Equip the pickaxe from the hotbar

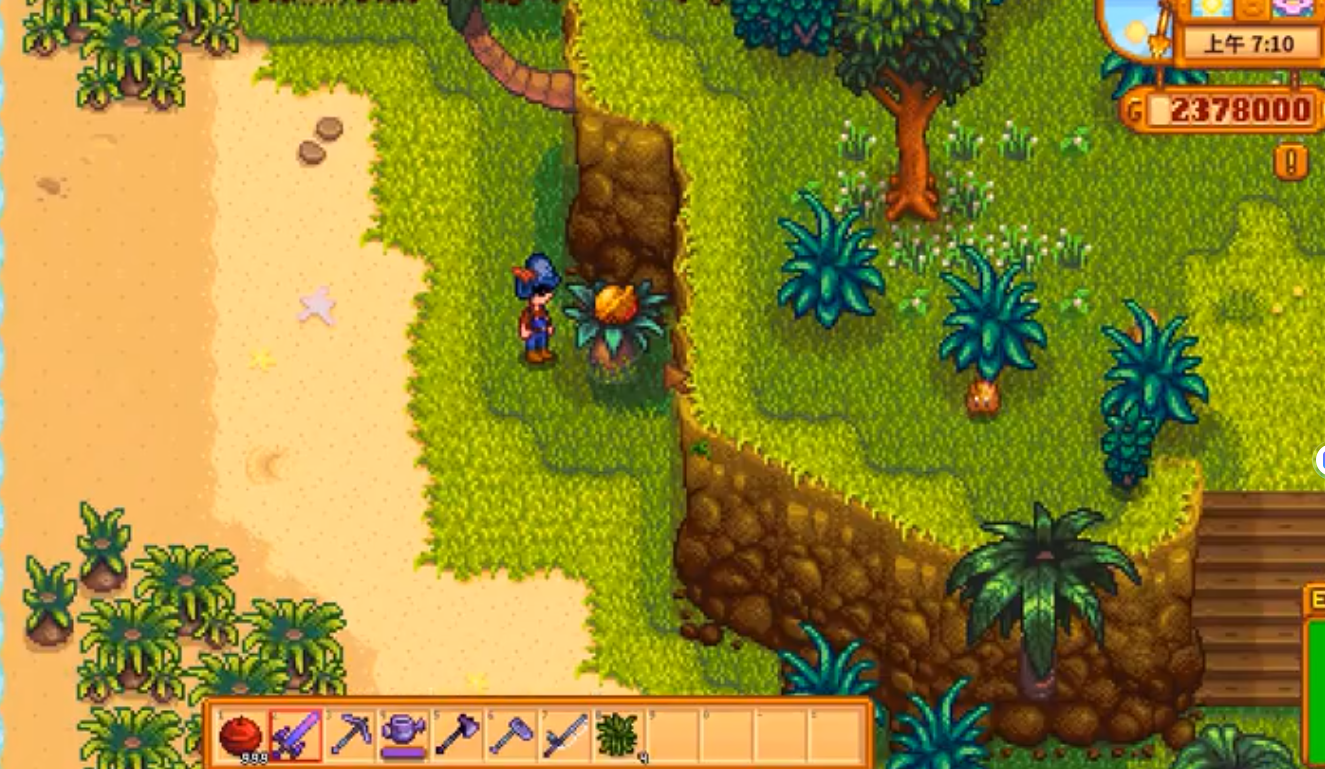pyautogui.click(x=350, y=736)
